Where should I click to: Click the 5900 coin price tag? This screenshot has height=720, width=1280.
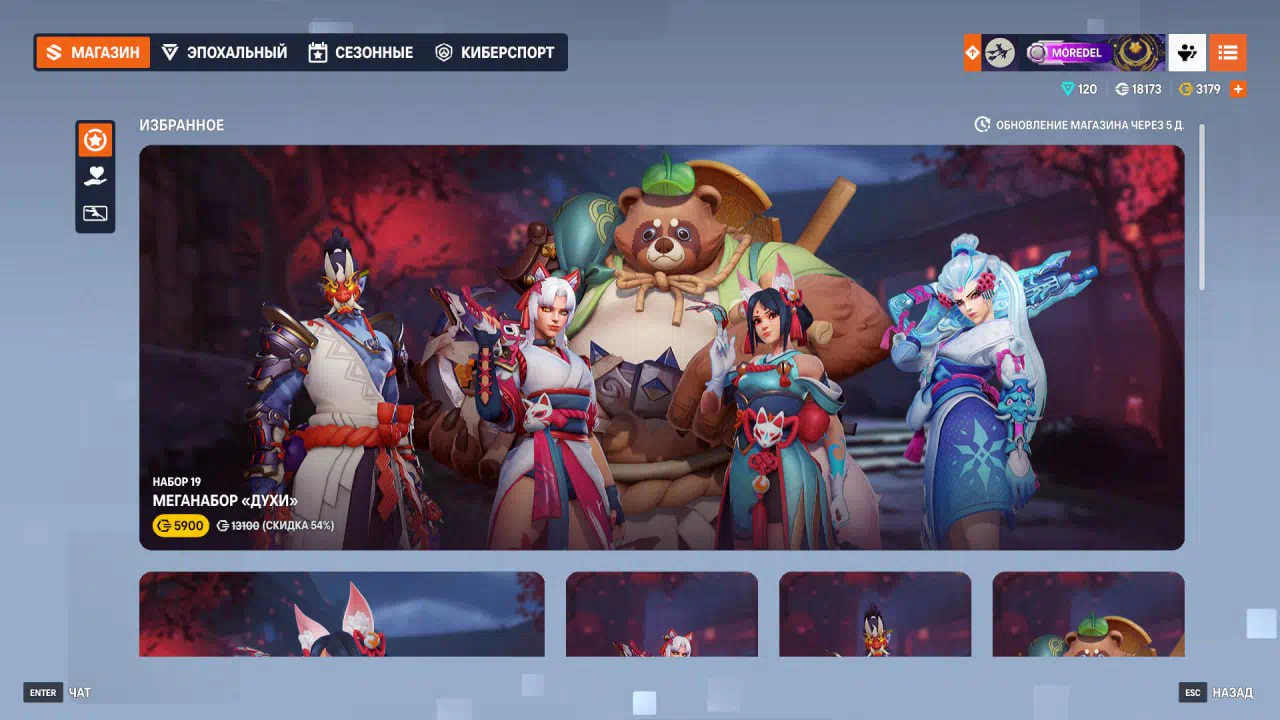click(x=181, y=526)
